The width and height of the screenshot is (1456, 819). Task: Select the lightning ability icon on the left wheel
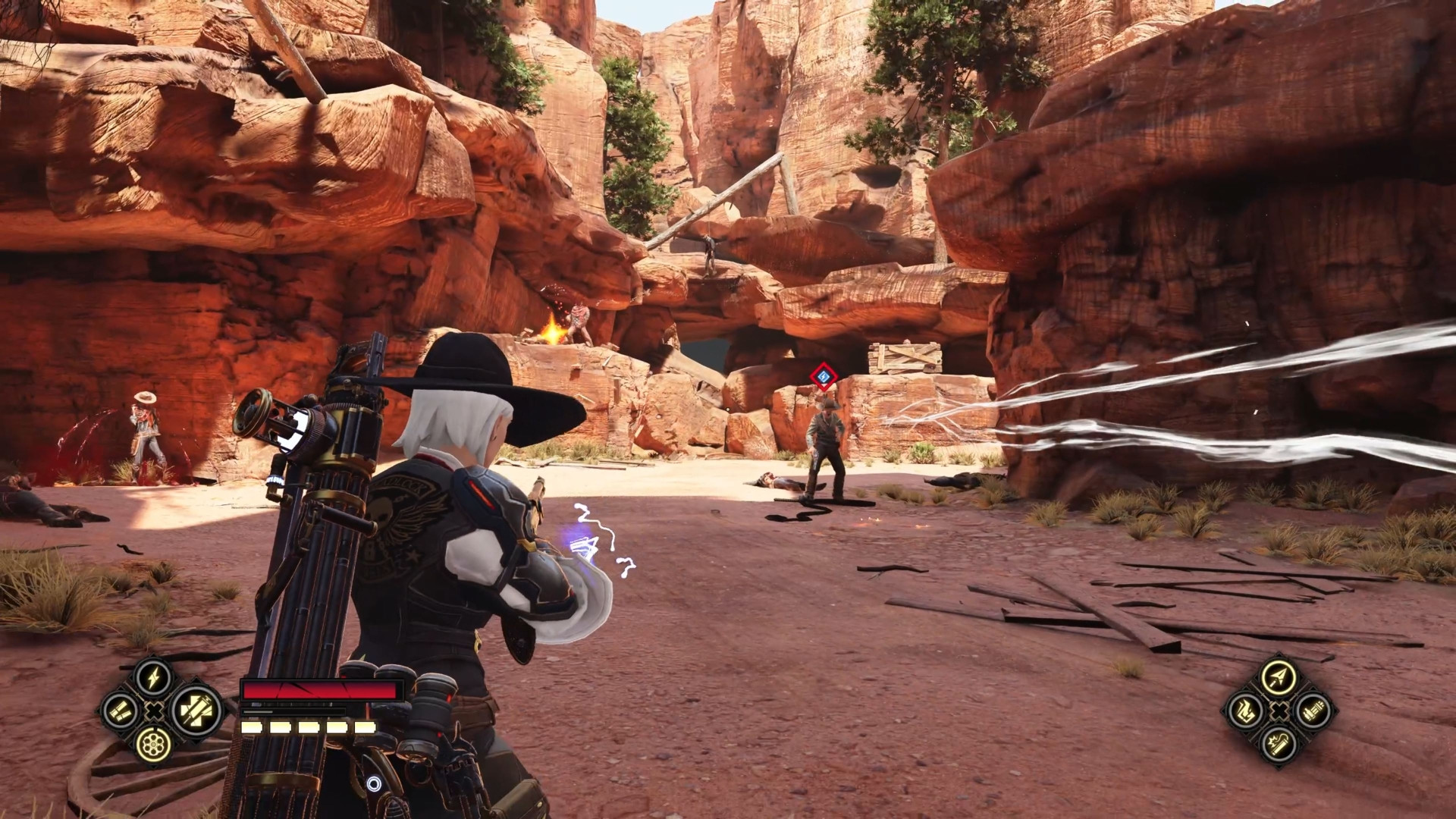(x=152, y=678)
